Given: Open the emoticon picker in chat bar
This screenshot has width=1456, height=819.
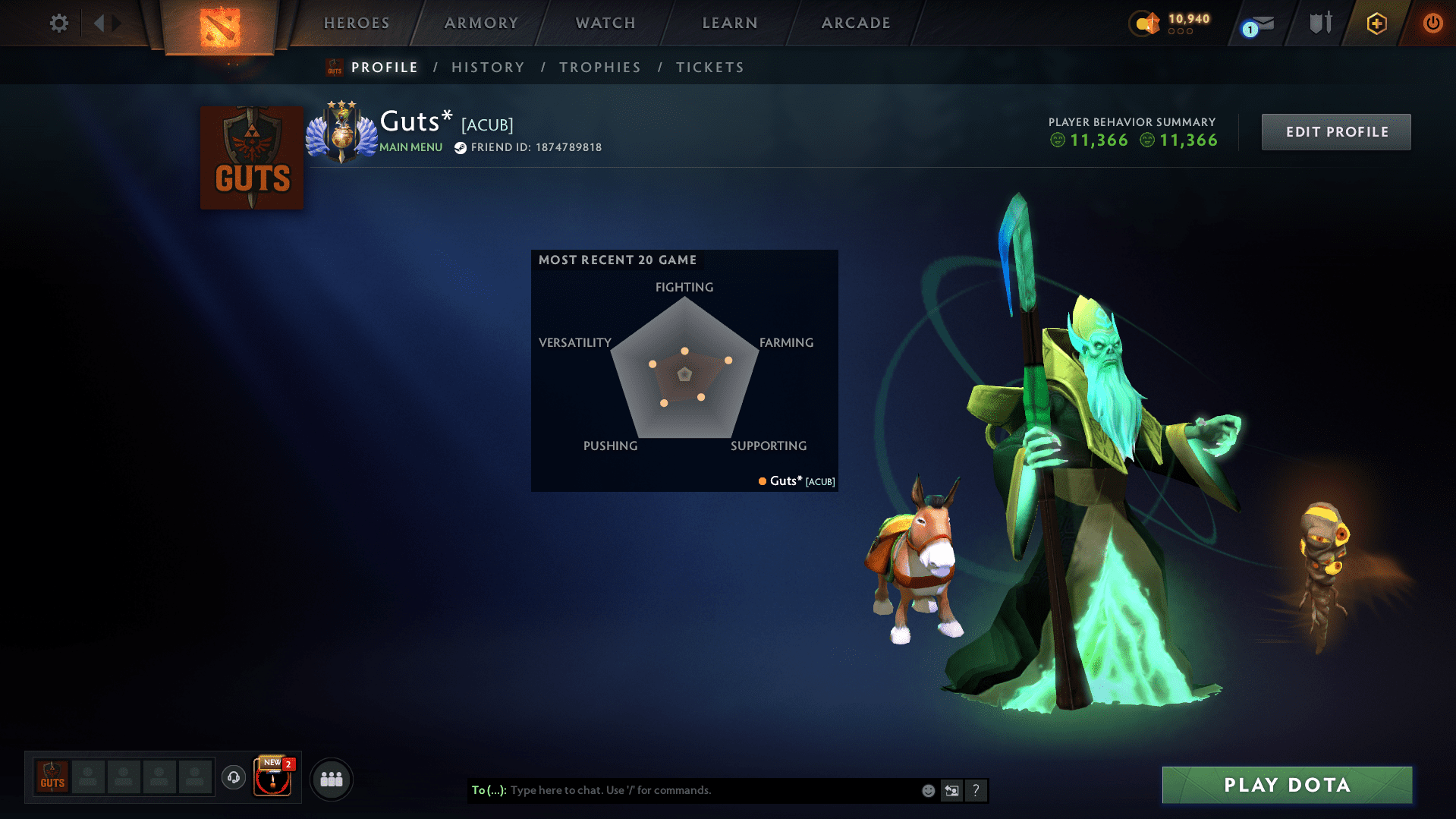Looking at the screenshot, I should [x=928, y=790].
